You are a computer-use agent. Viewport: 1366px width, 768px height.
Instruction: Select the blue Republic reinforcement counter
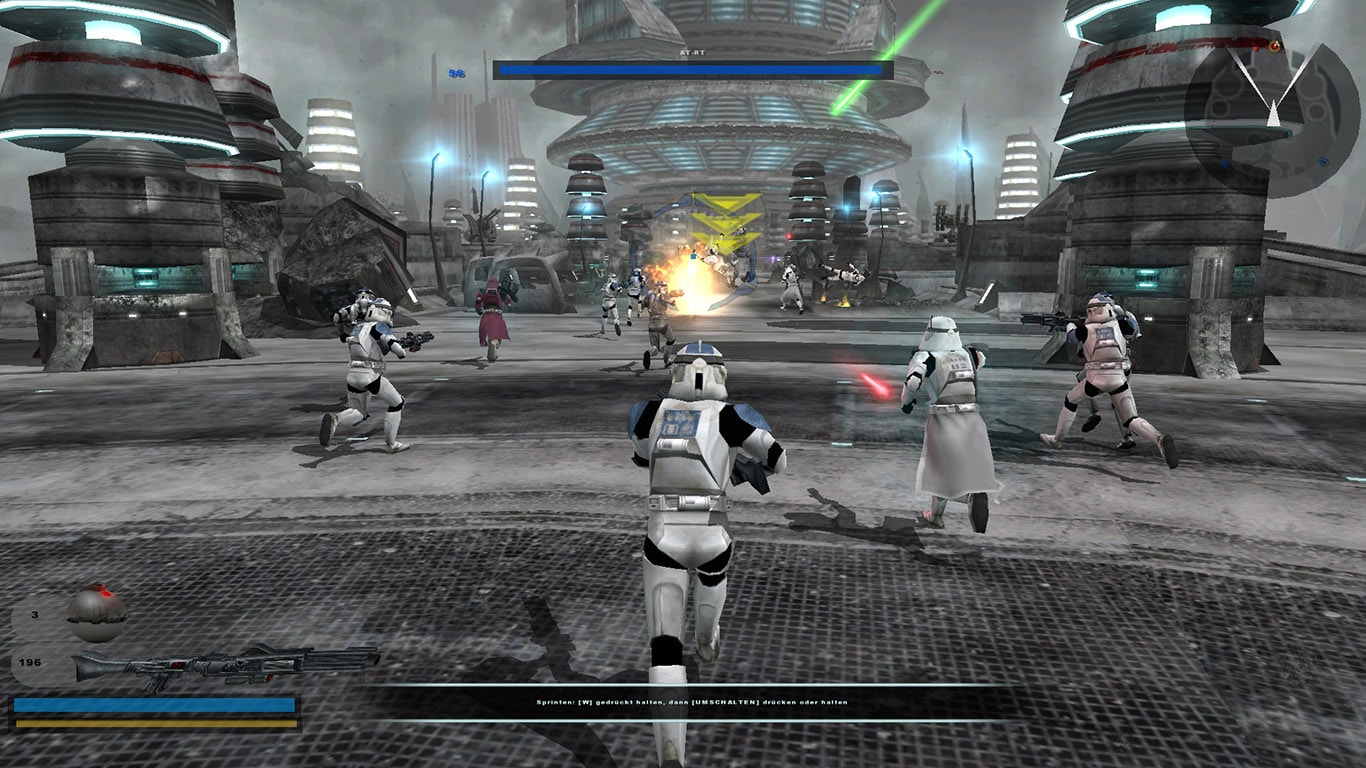point(457,72)
